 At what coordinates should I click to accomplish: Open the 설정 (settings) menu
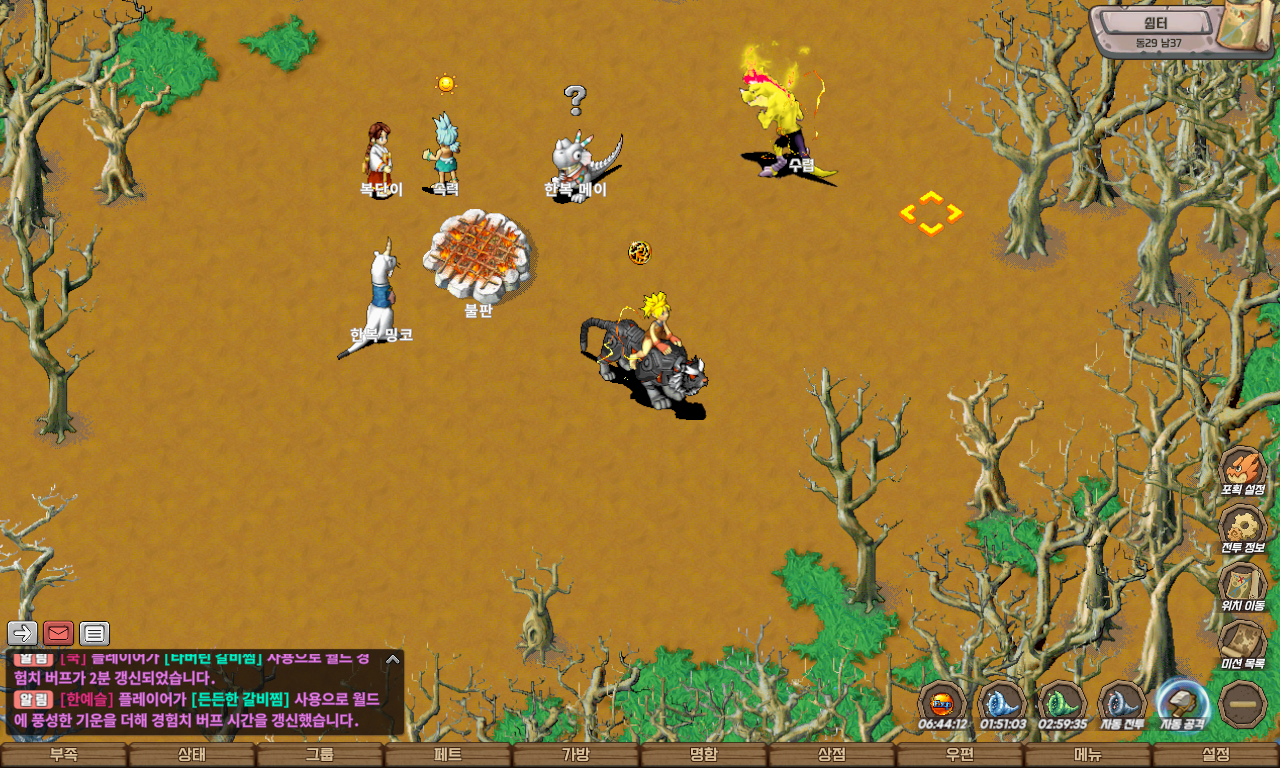[1216, 755]
